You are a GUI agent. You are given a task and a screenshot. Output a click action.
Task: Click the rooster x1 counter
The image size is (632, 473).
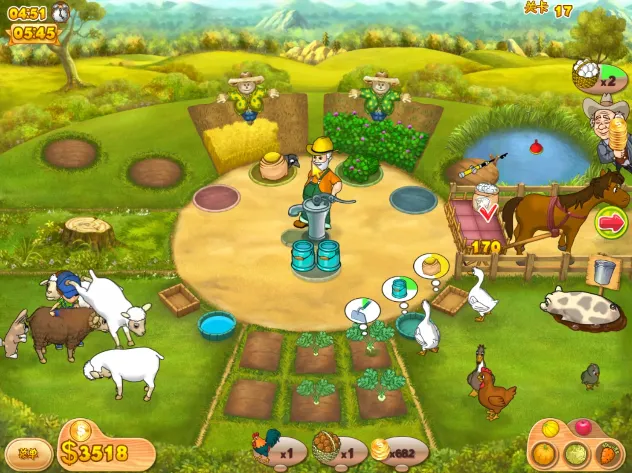point(274,451)
